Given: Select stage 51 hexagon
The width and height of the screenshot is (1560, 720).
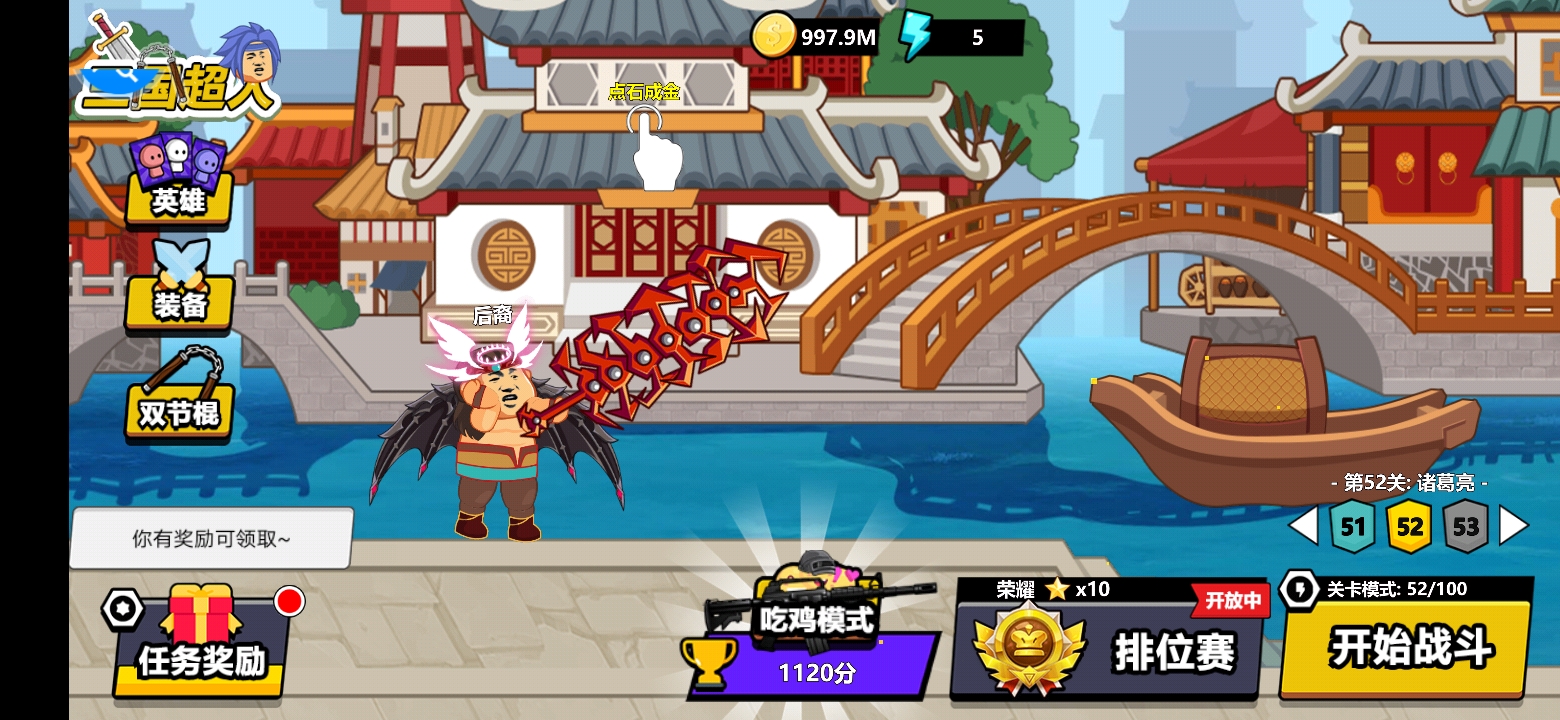Looking at the screenshot, I should [x=1353, y=527].
